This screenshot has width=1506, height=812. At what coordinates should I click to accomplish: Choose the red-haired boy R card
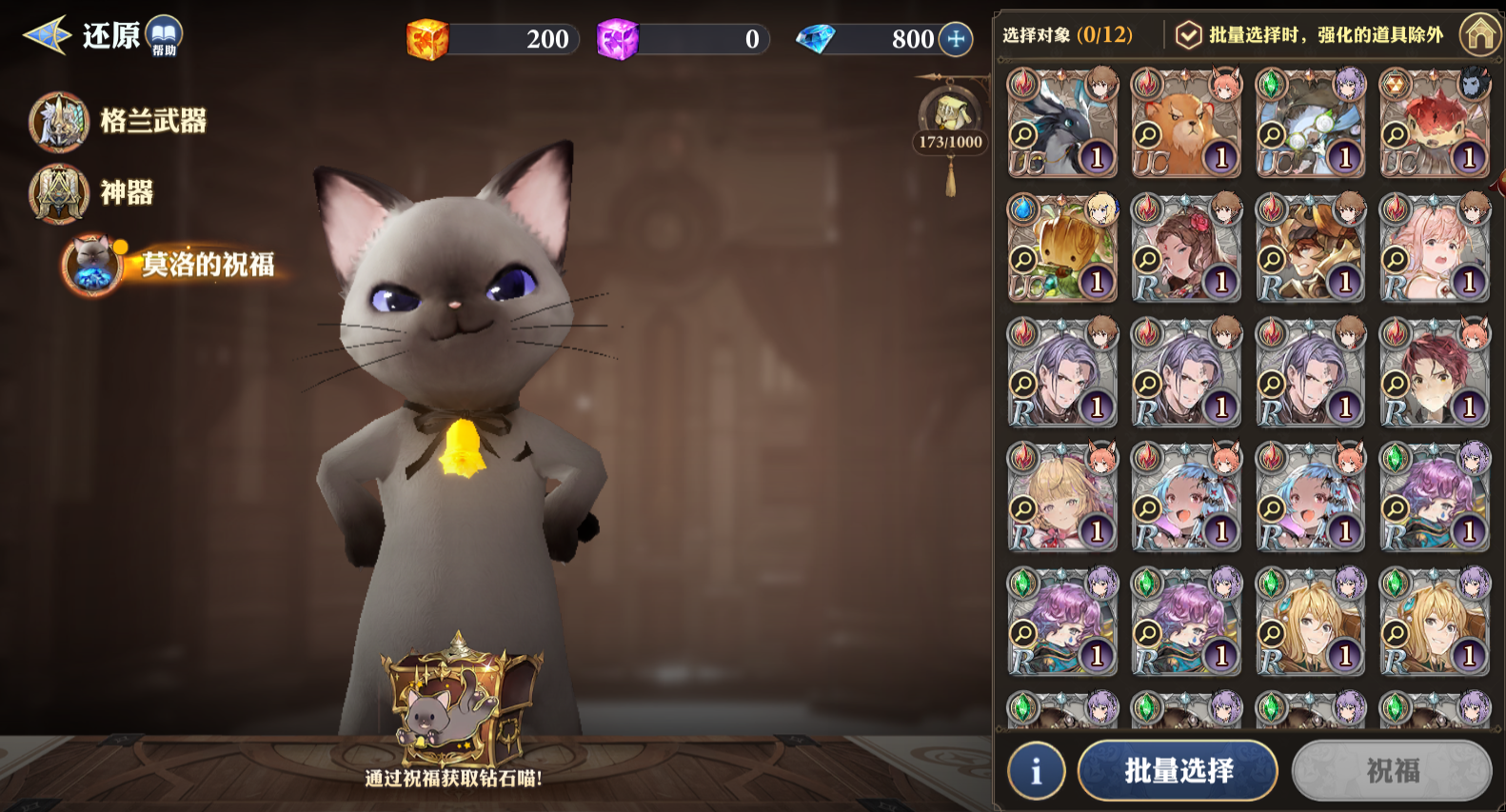1434,372
